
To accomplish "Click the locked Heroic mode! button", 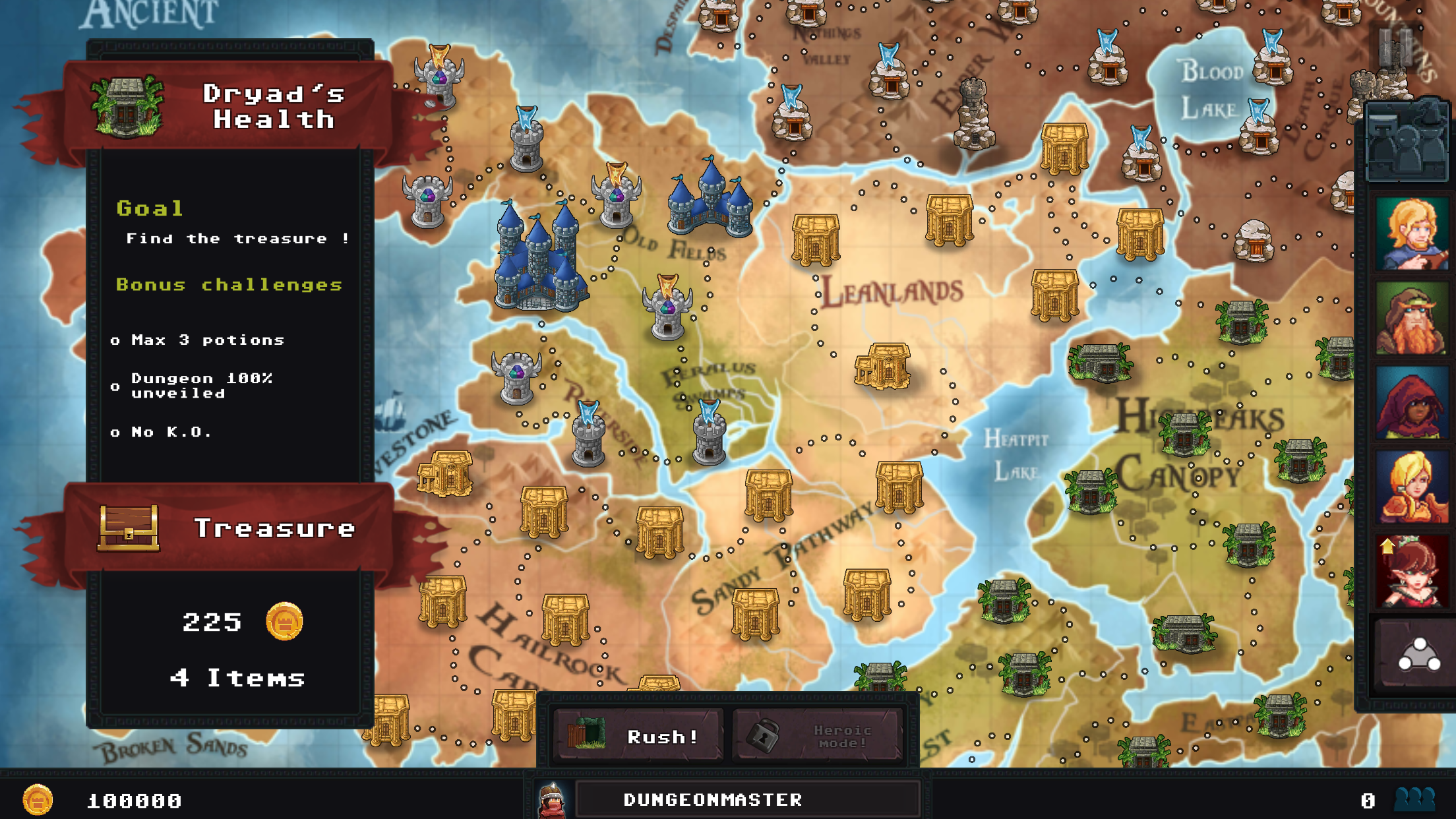I will pos(818,735).
